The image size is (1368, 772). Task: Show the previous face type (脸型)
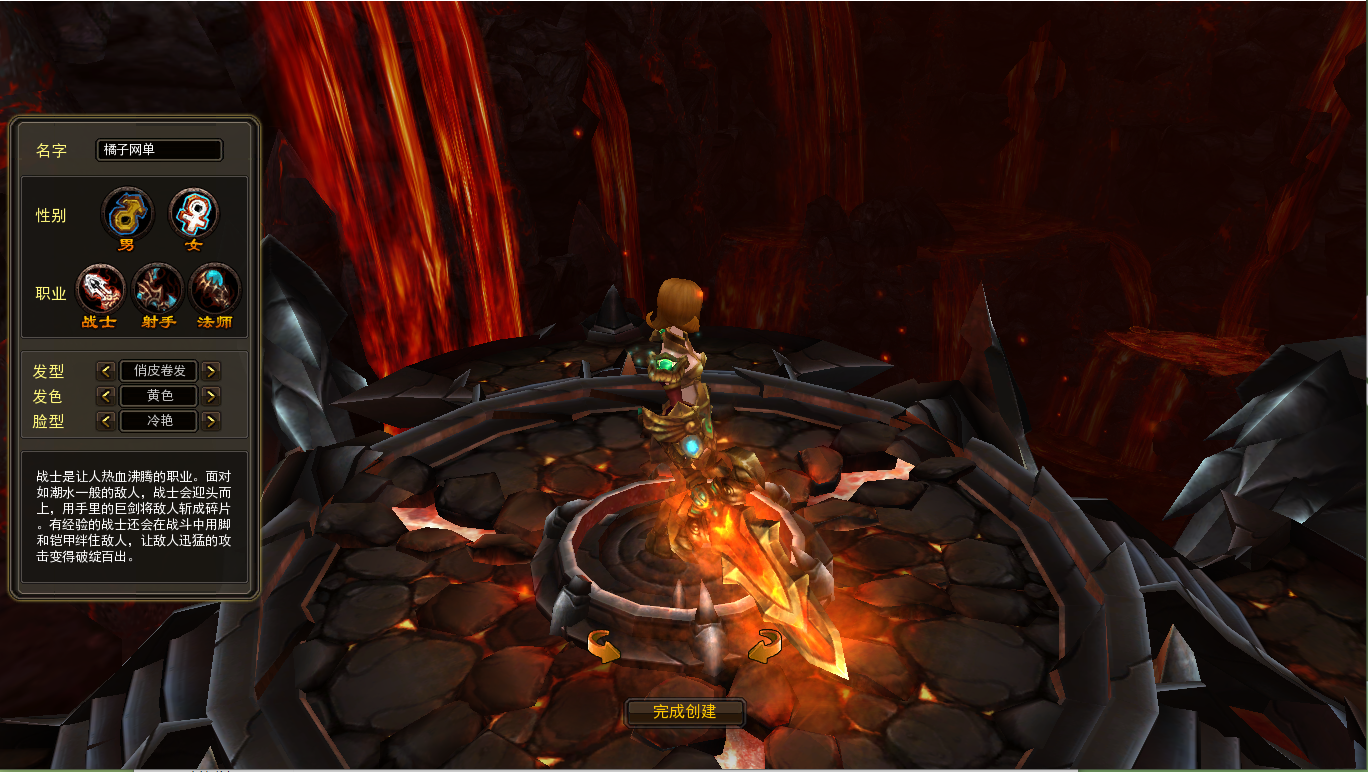pyautogui.click(x=106, y=421)
